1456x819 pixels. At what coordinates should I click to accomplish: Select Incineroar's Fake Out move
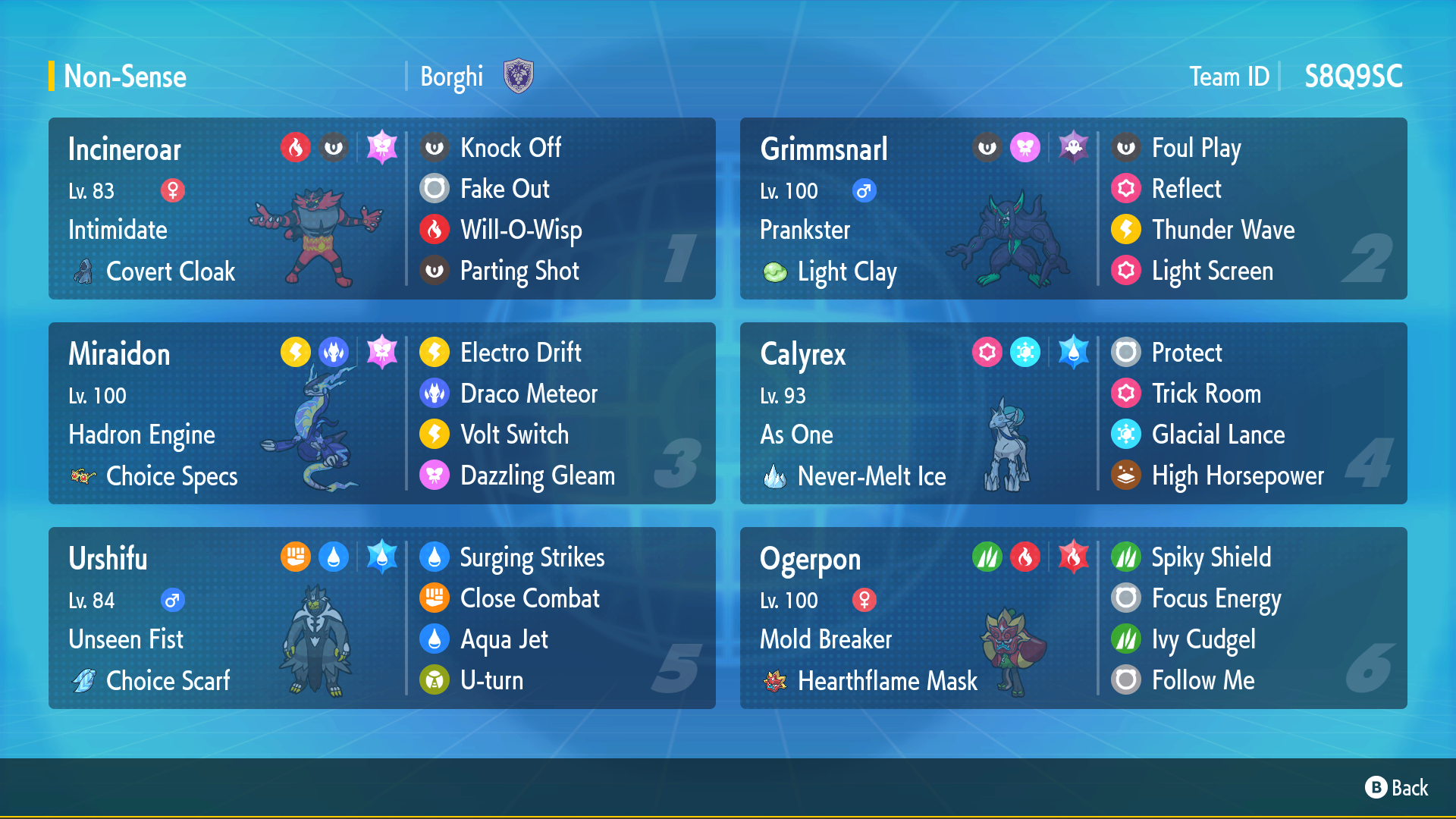[504, 189]
